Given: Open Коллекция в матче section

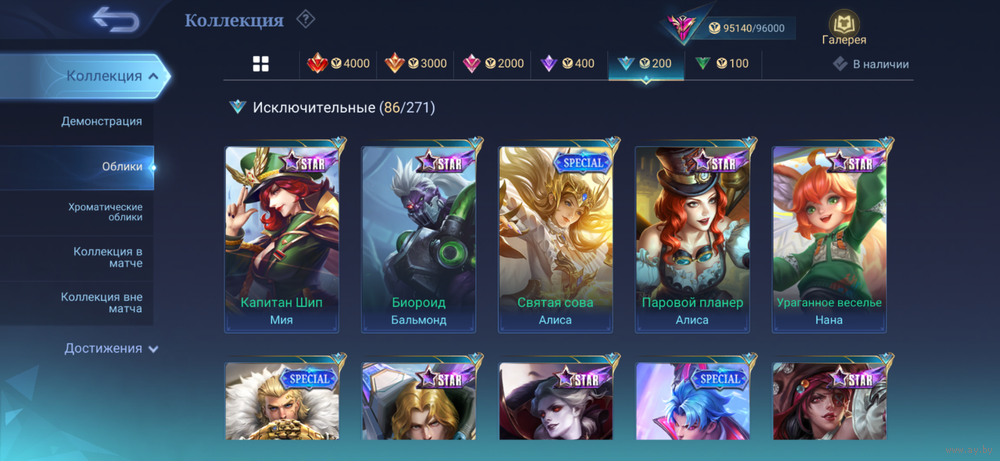Looking at the screenshot, I should pos(107,257).
